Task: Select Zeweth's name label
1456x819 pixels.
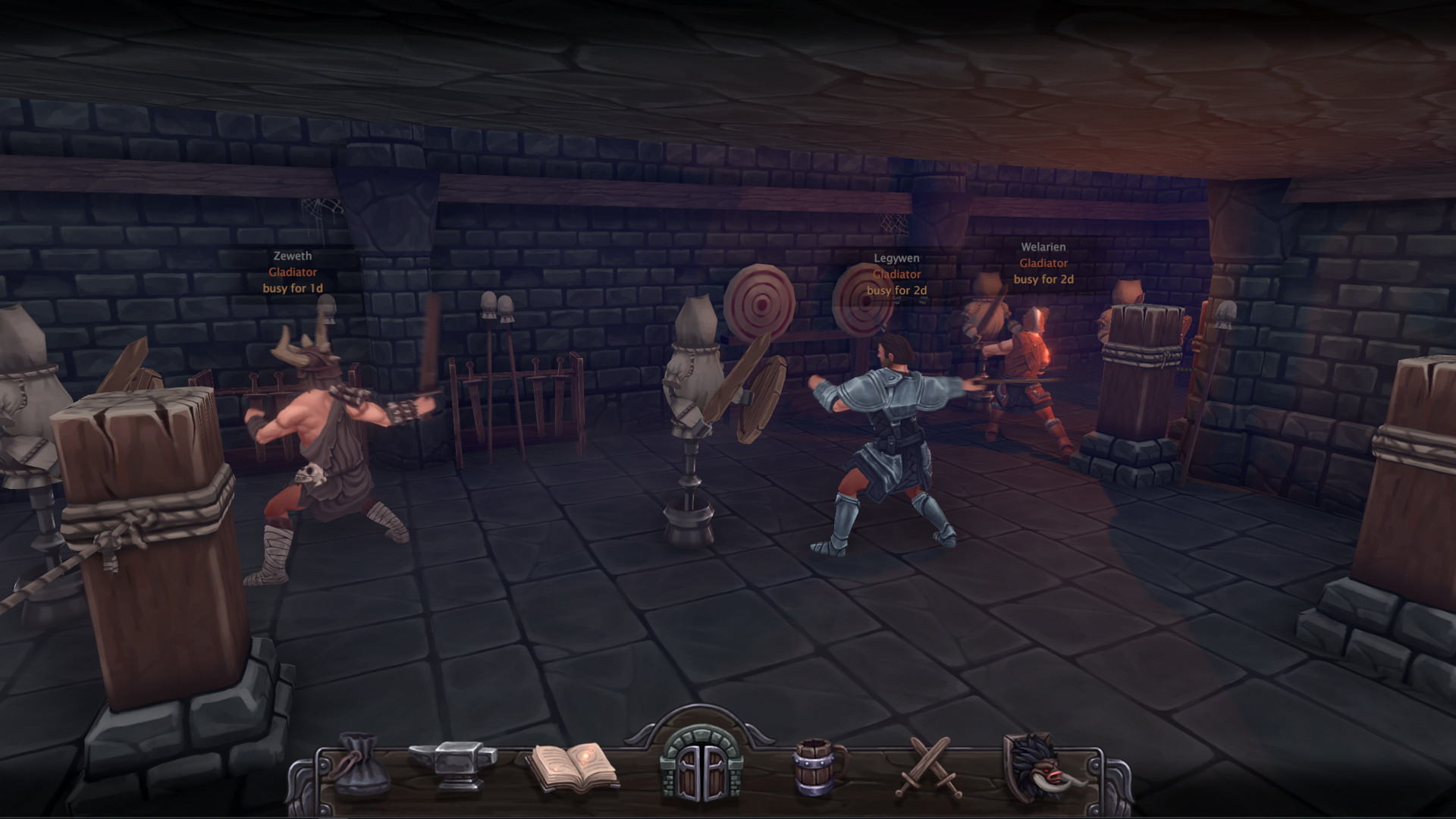Action: pyautogui.click(x=293, y=256)
